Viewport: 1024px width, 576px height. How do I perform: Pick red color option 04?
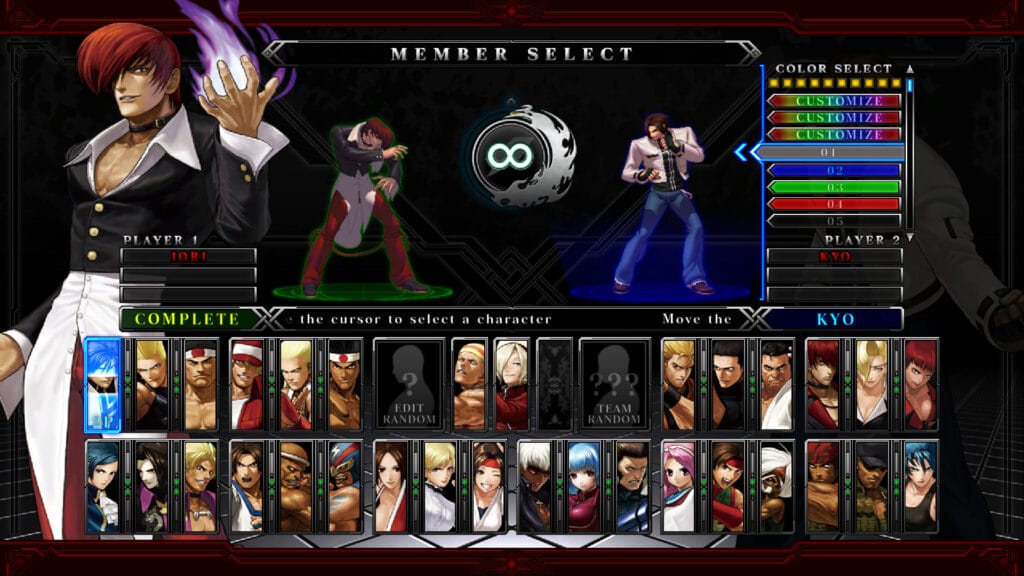point(834,204)
